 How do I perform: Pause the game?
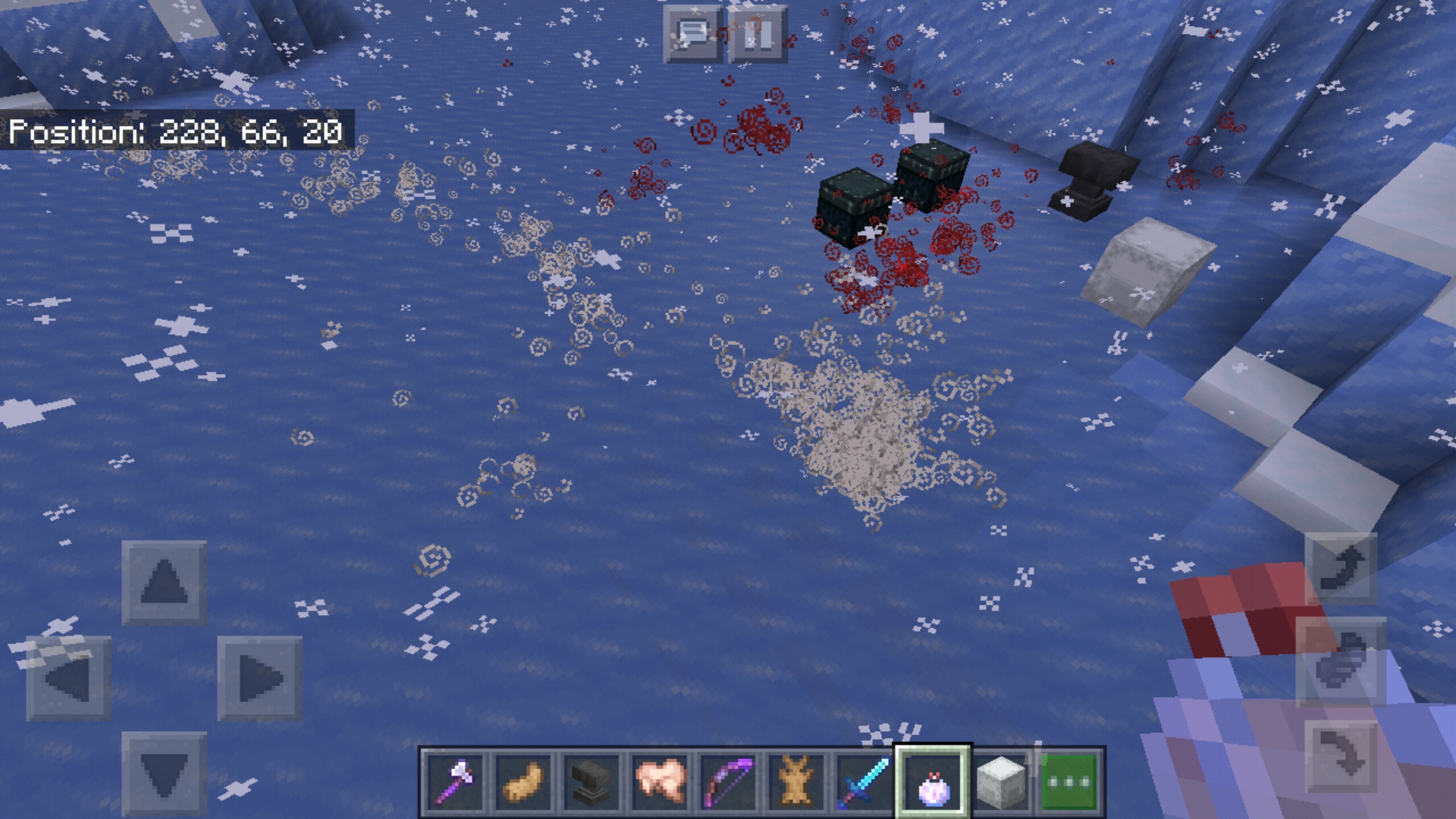tap(758, 34)
